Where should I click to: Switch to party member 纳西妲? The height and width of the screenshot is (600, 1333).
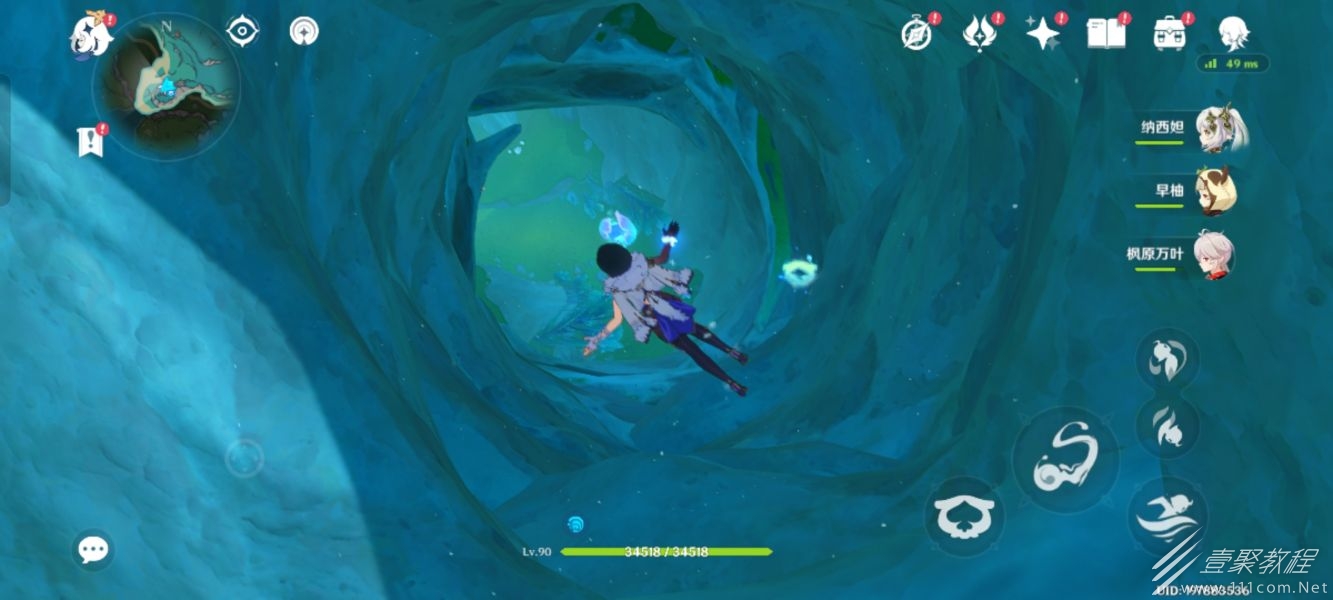pyautogui.click(x=1220, y=130)
